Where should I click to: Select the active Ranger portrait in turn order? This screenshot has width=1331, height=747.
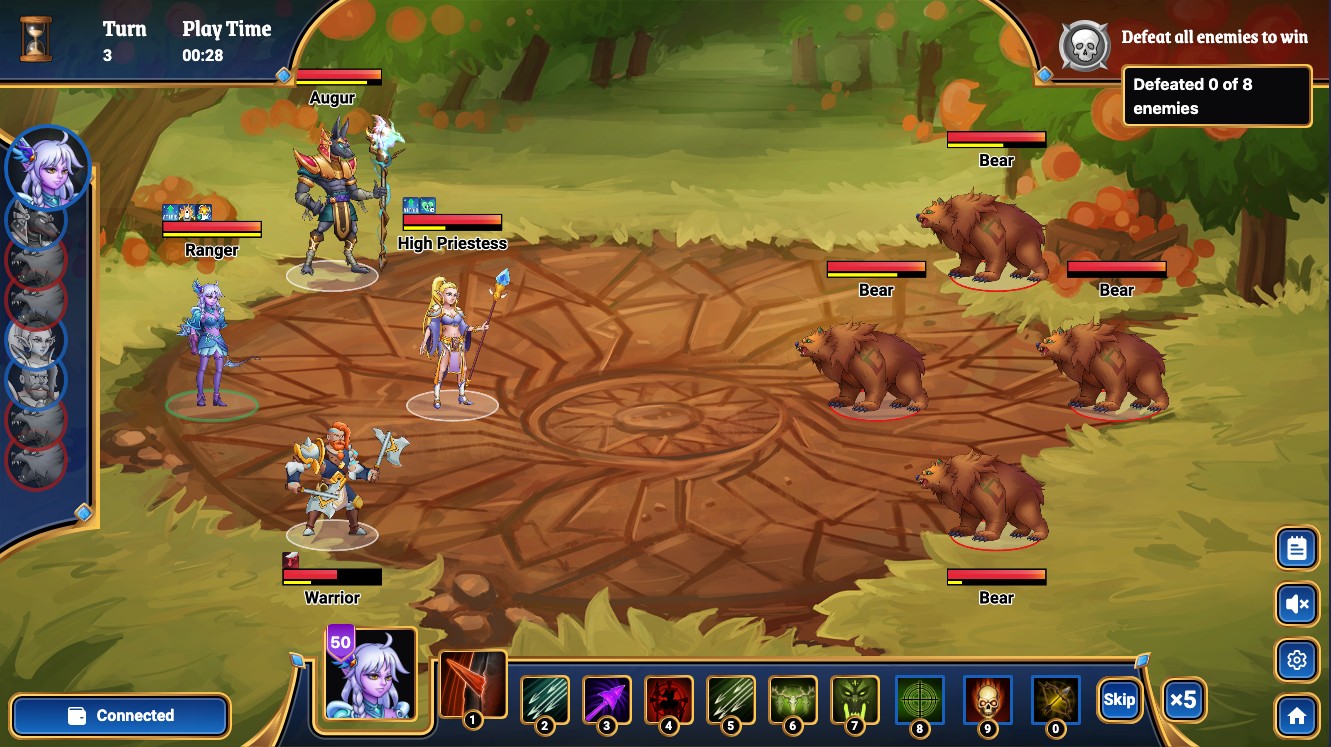tap(47, 166)
